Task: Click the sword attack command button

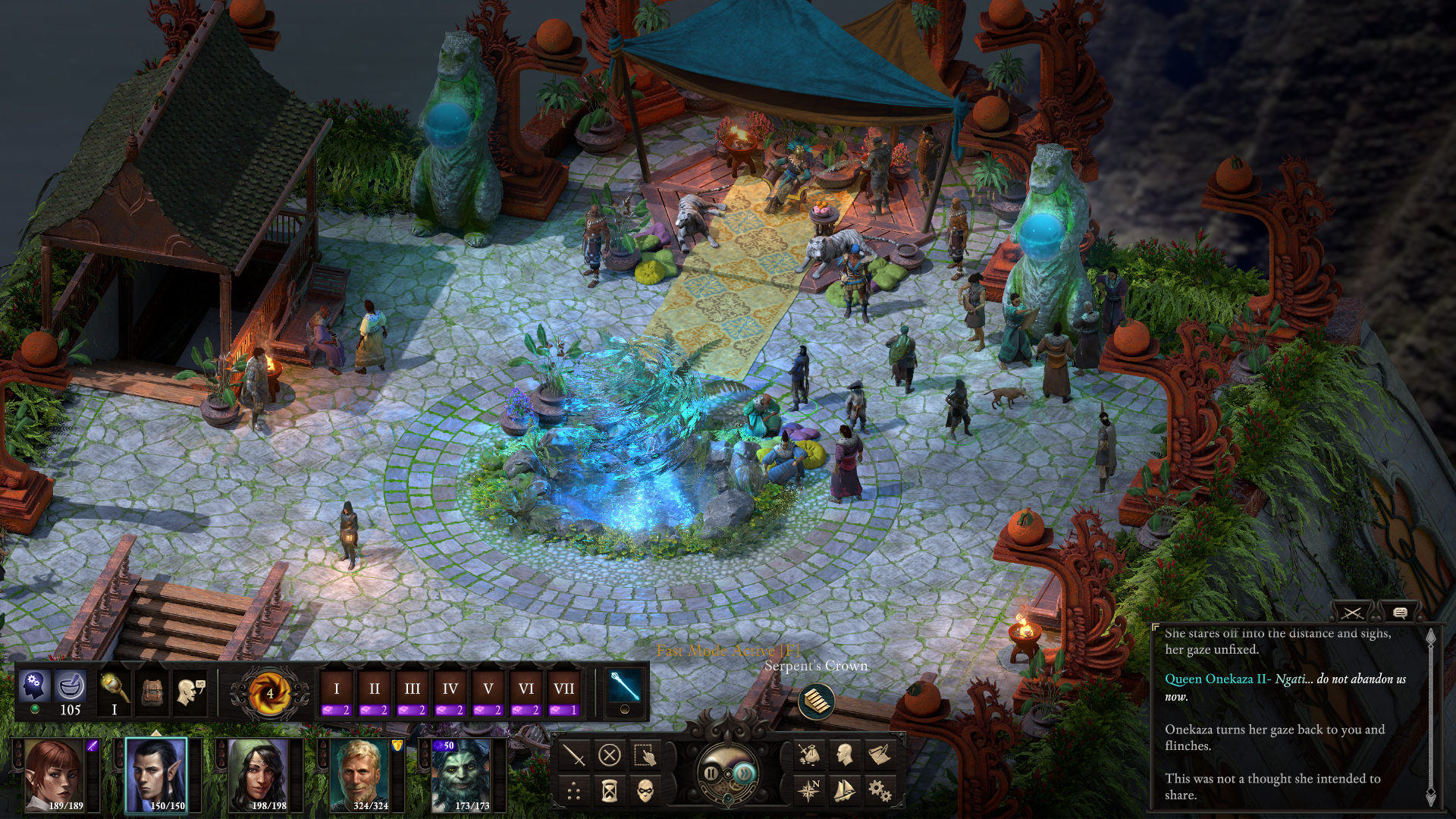Action: [574, 755]
